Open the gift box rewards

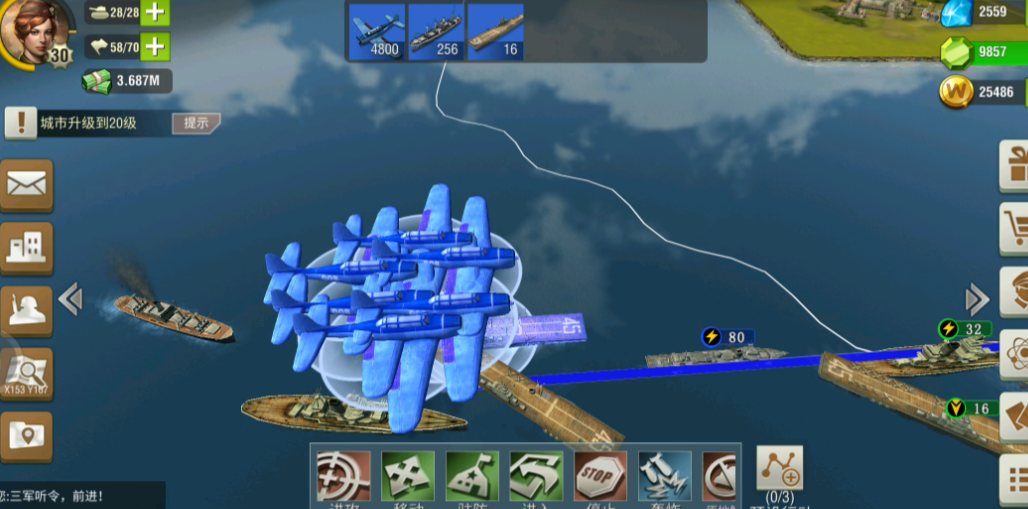click(1016, 165)
